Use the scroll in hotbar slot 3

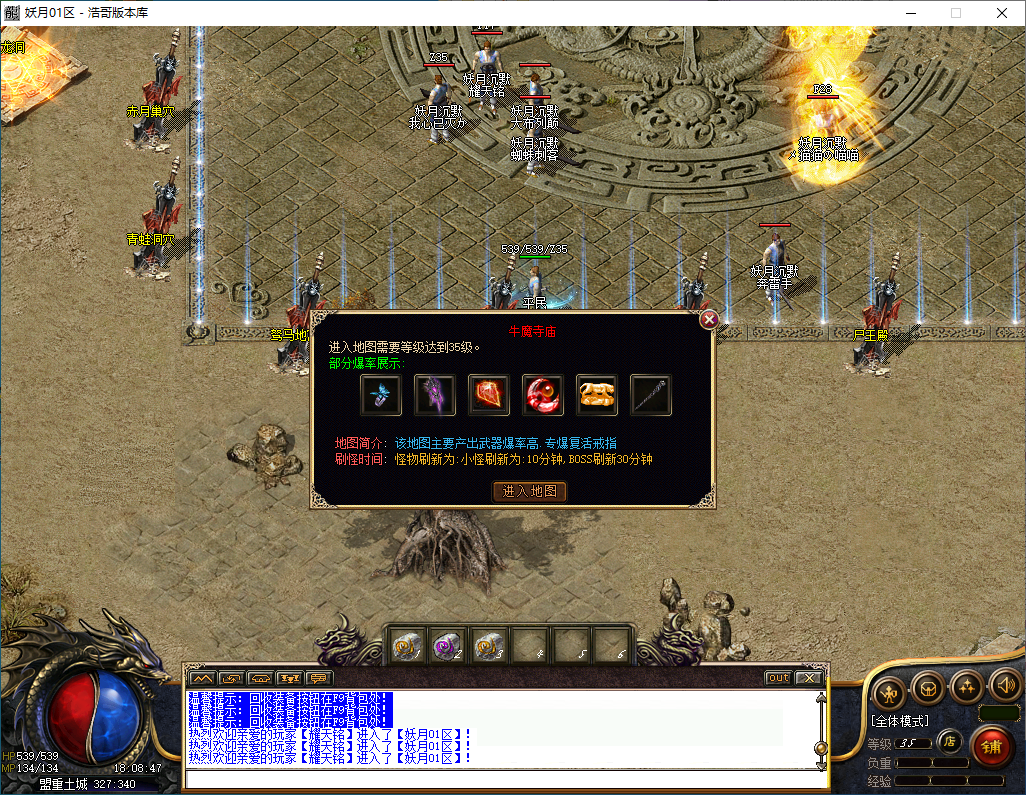tap(489, 646)
